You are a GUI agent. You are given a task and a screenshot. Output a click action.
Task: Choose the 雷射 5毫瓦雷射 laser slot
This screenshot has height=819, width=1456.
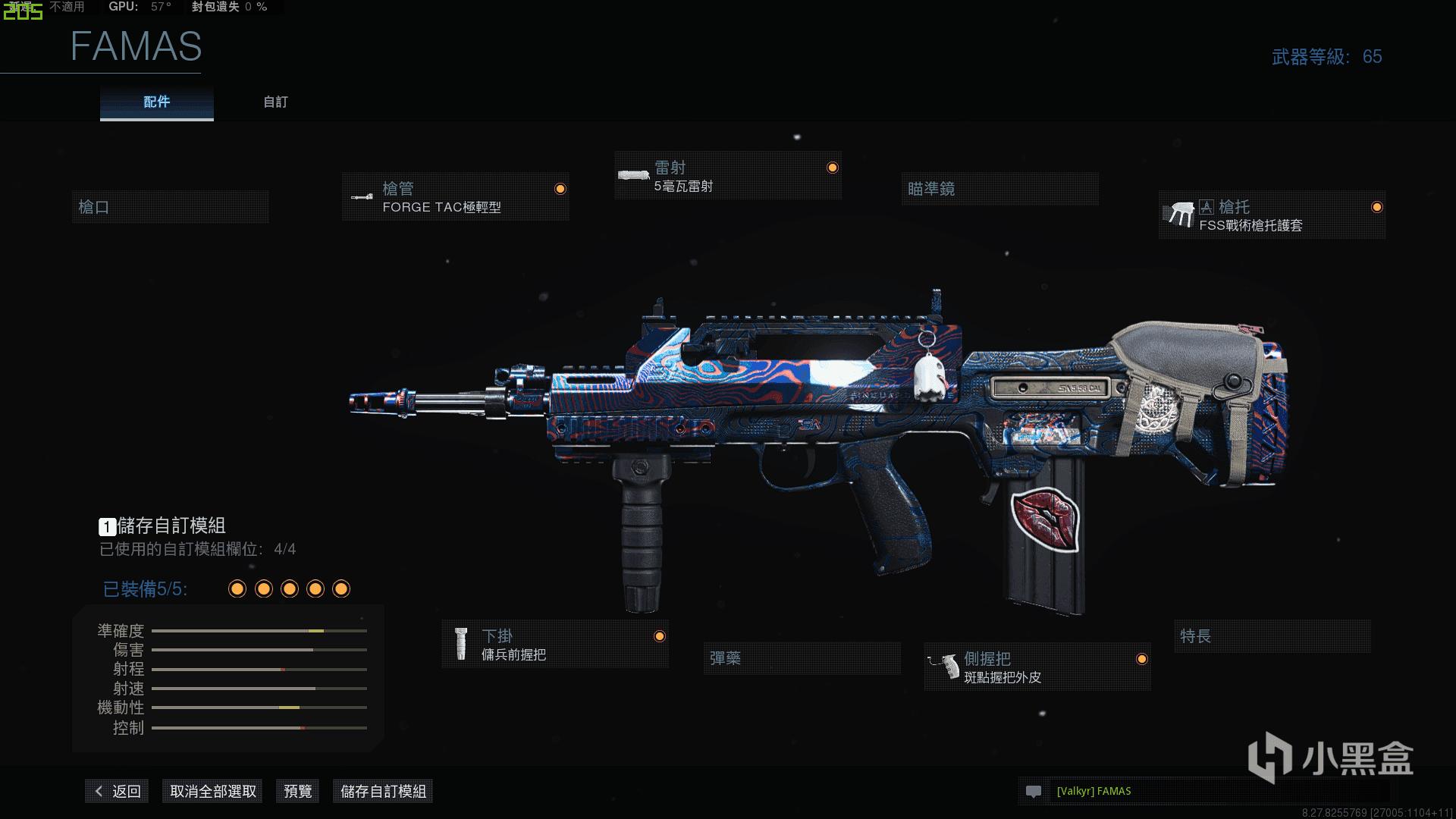(x=728, y=176)
